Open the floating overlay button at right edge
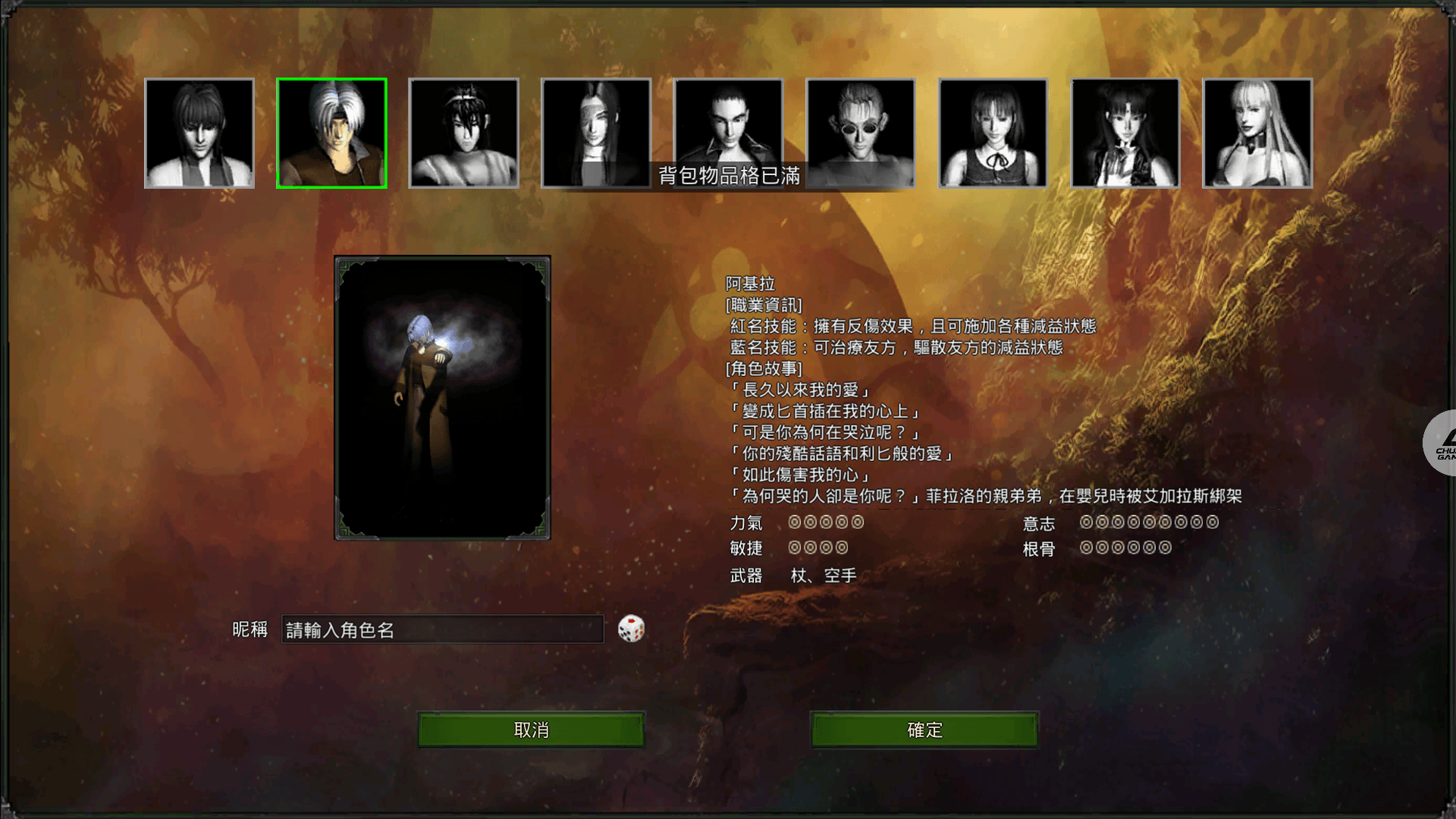The height and width of the screenshot is (819, 1456). [x=1441, y=443]
